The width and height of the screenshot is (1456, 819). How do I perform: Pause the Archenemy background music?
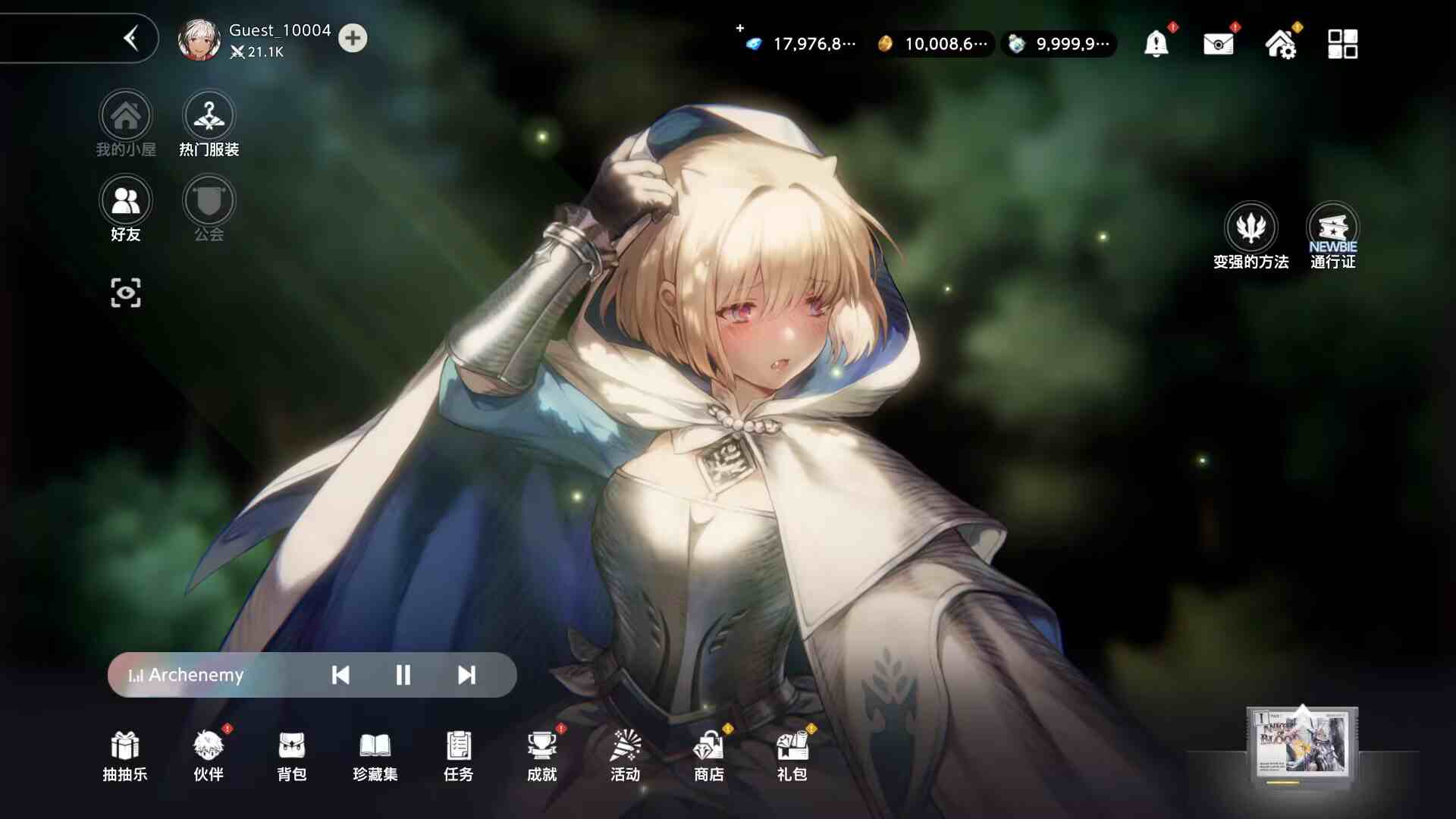[403, 675]
